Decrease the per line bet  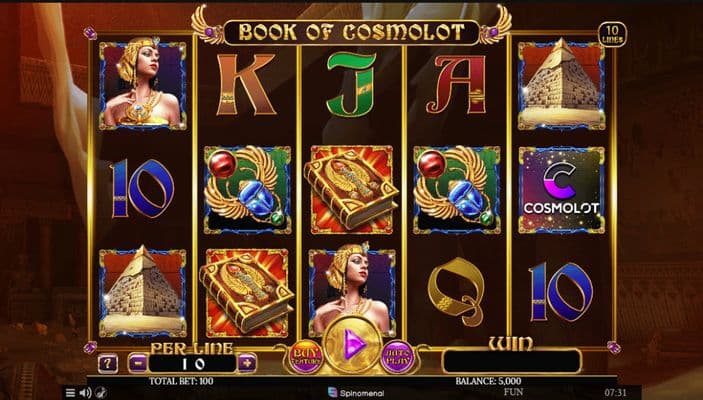tap(139, 362)
